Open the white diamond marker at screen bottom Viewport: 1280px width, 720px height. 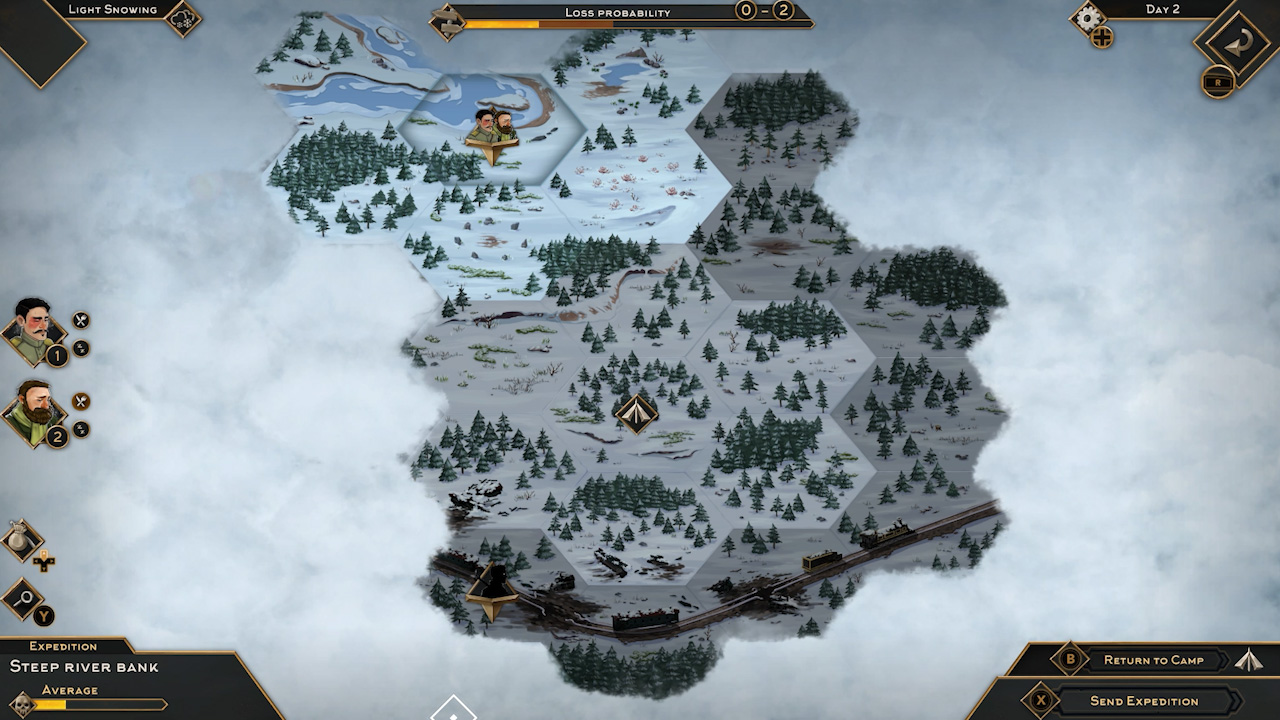pyautogui.click(x=455, y=712)
